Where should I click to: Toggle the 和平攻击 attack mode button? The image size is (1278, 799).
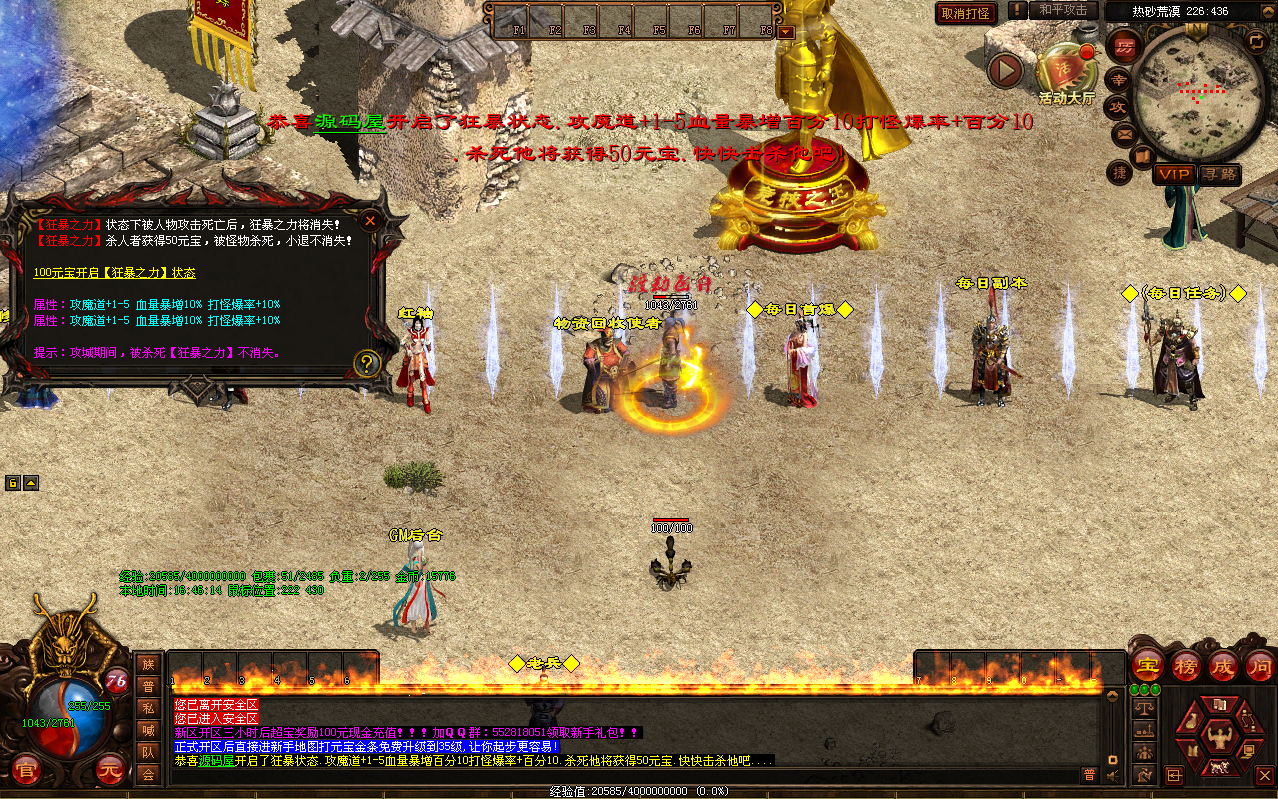point(1063,10)
